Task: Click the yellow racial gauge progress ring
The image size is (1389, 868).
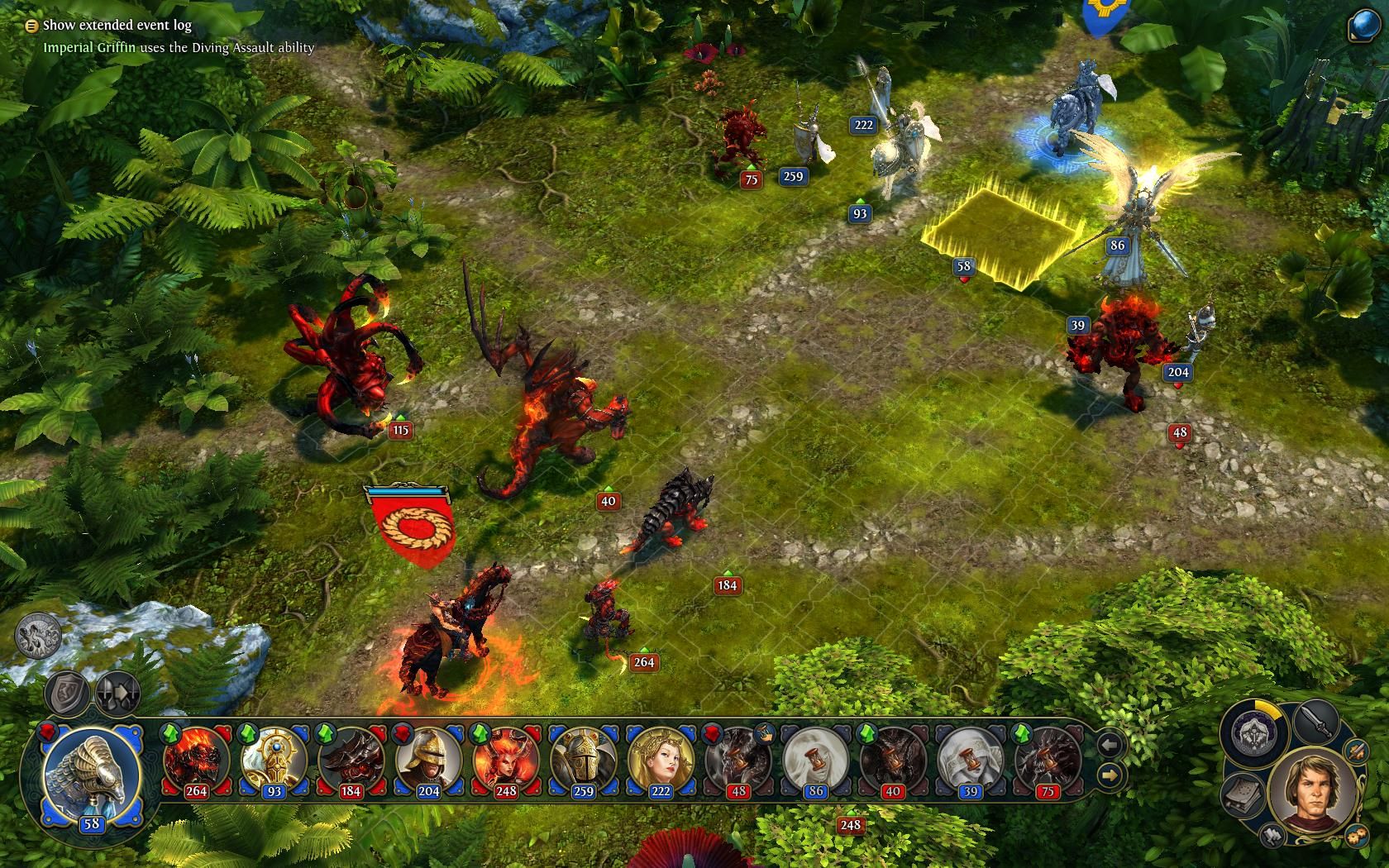Action: pyautogui.click(x=1266, y=709)
